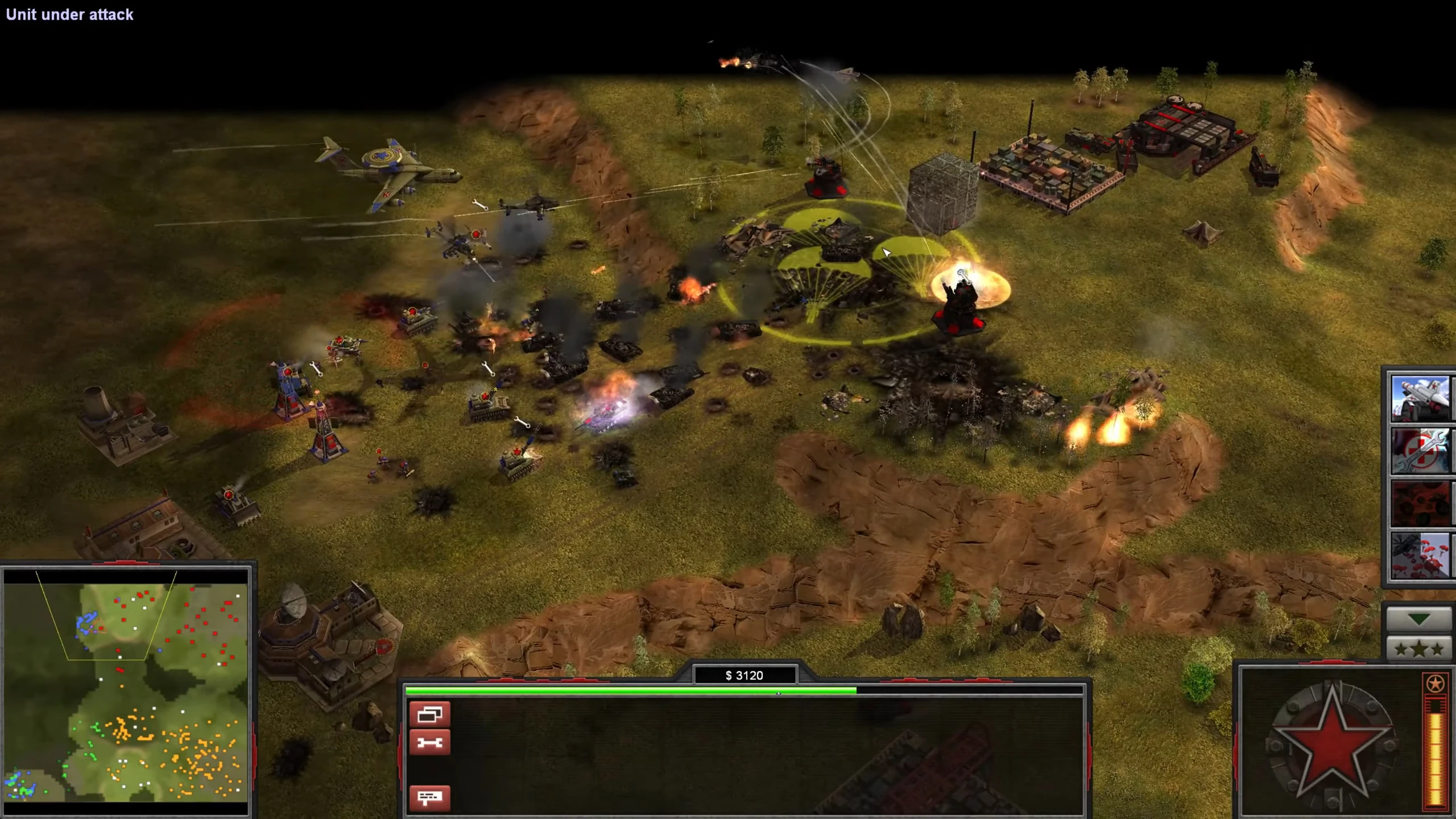Open the three-star general promotions button
Screen dimensions: 1456x819
1418,648
